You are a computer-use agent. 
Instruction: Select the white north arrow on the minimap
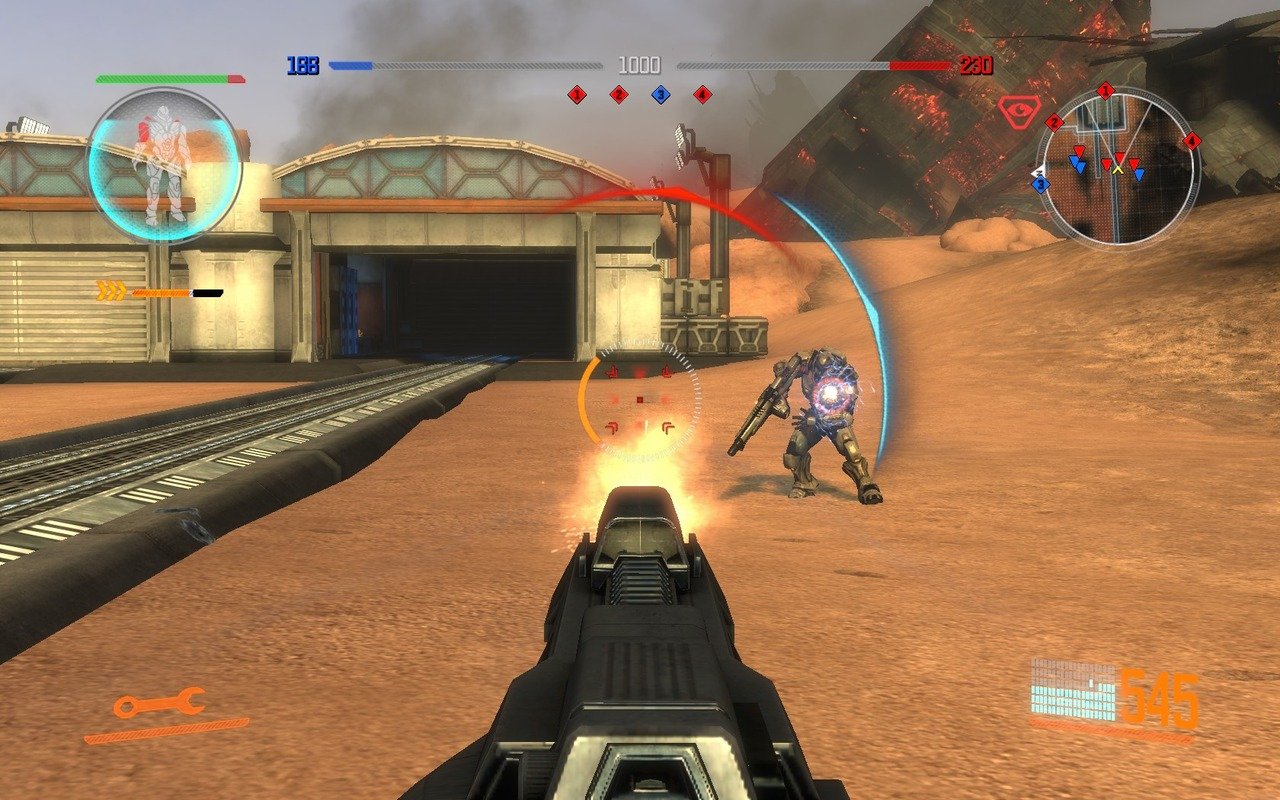click(1037, 173)
